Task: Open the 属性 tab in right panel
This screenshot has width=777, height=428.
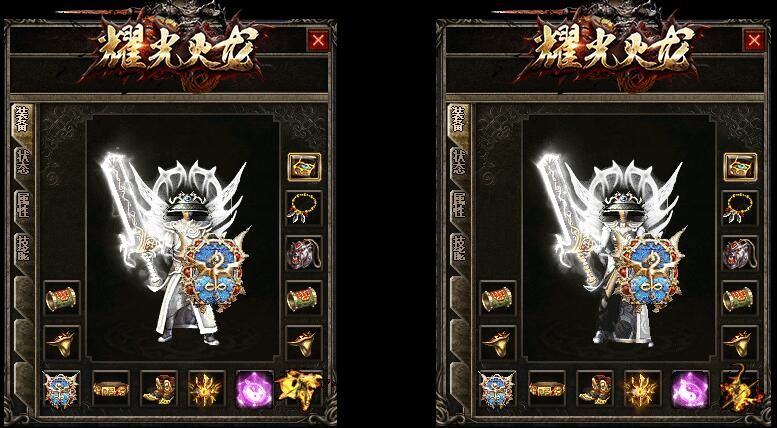Action: [457, 204]
